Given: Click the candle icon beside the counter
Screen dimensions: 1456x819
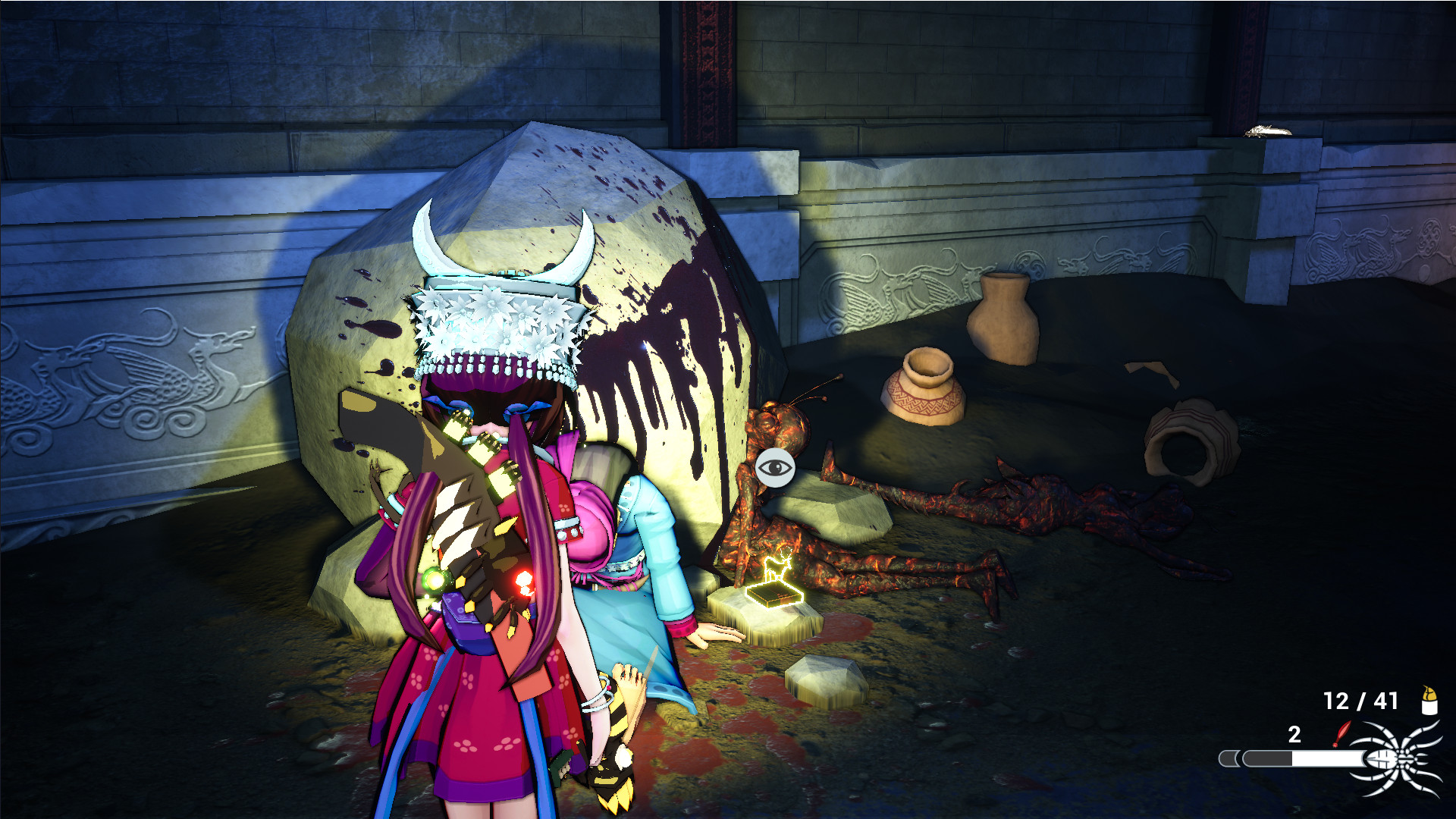Looking at the screenshot, I should tap(1429, 701).
